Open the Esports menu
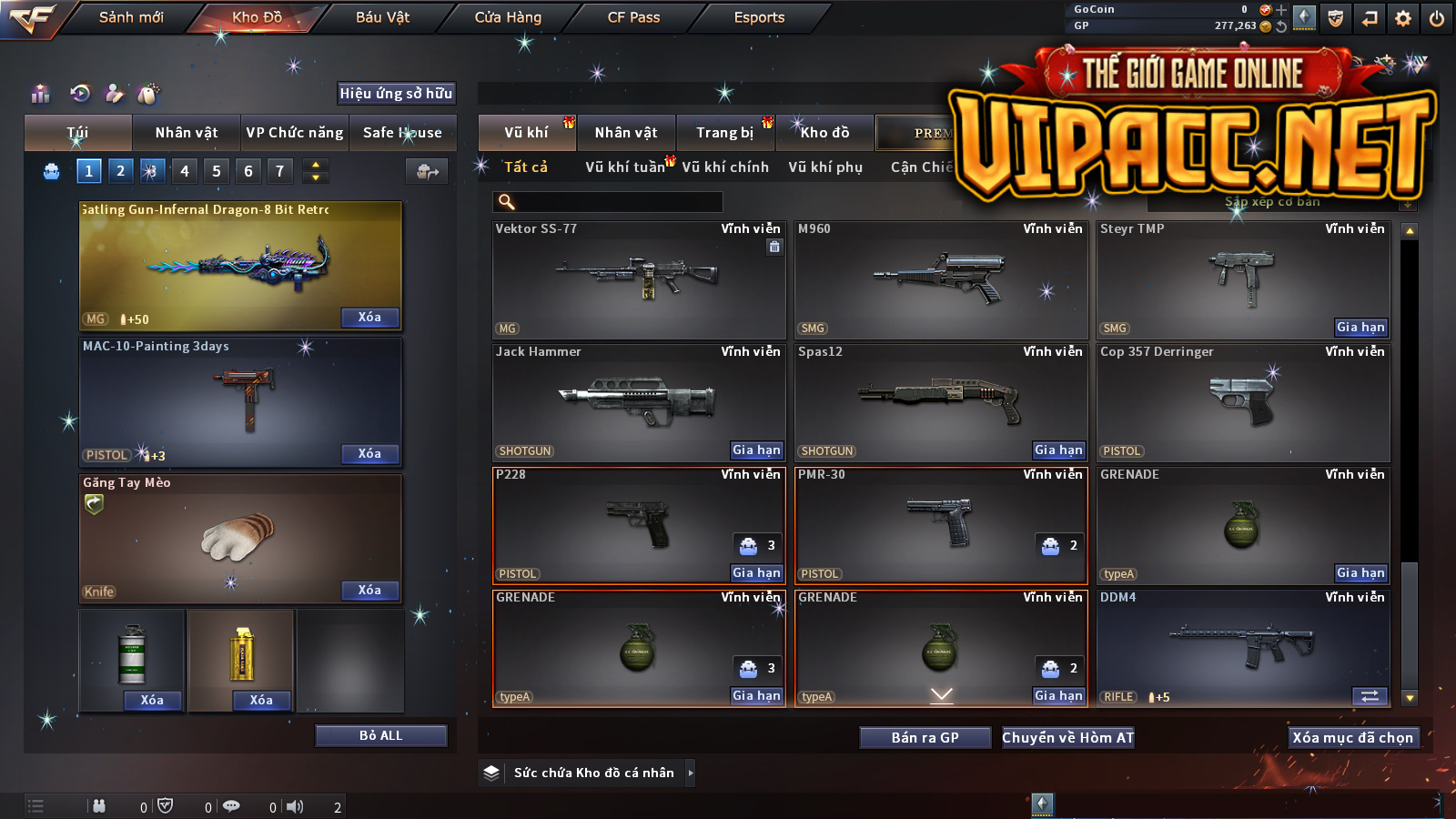Image resolution: width=1456 pixels, height=819 pixels. tap(759, 17)
